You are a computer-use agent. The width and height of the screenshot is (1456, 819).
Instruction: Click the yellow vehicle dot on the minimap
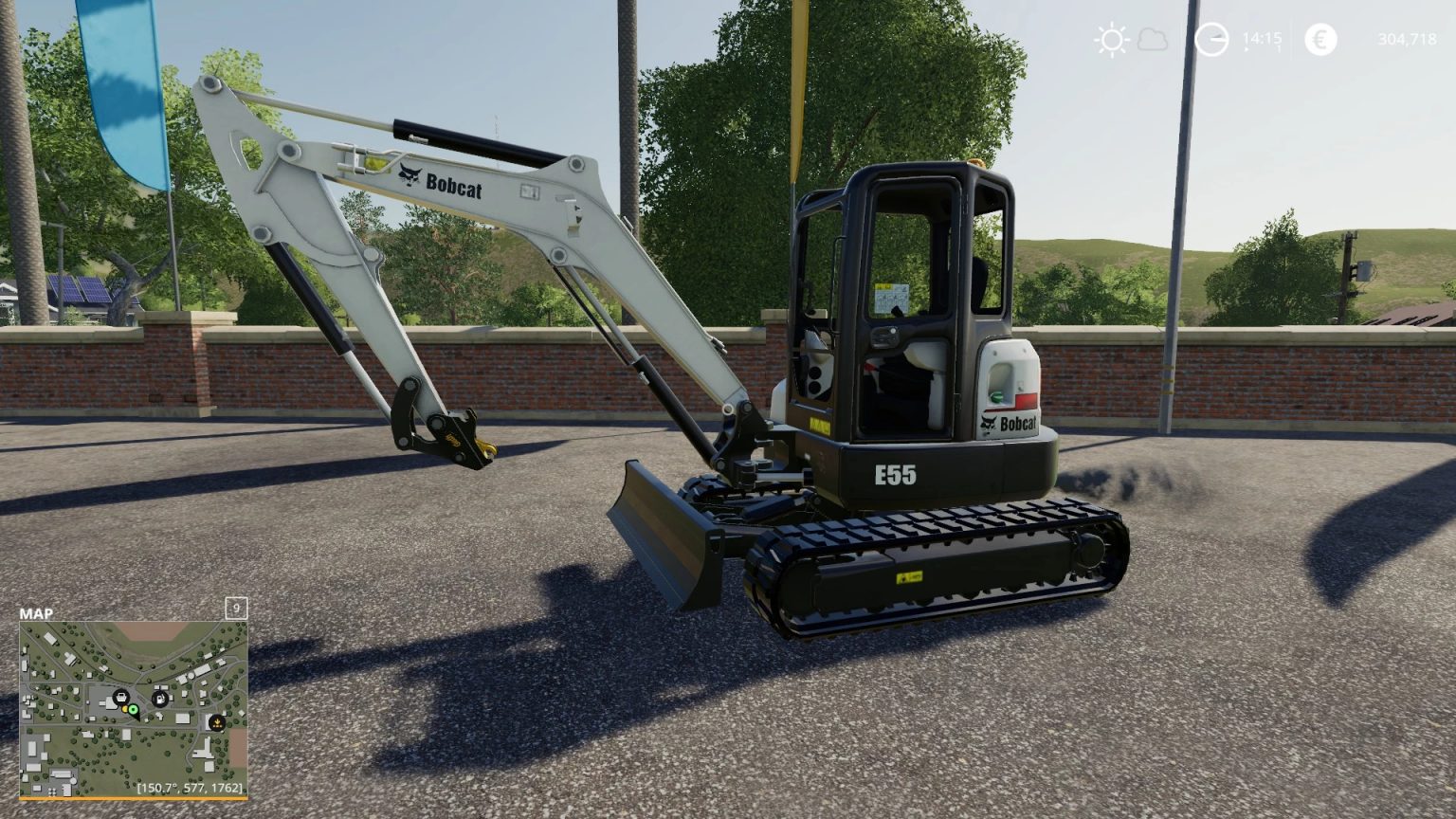(x=125, y=709)
